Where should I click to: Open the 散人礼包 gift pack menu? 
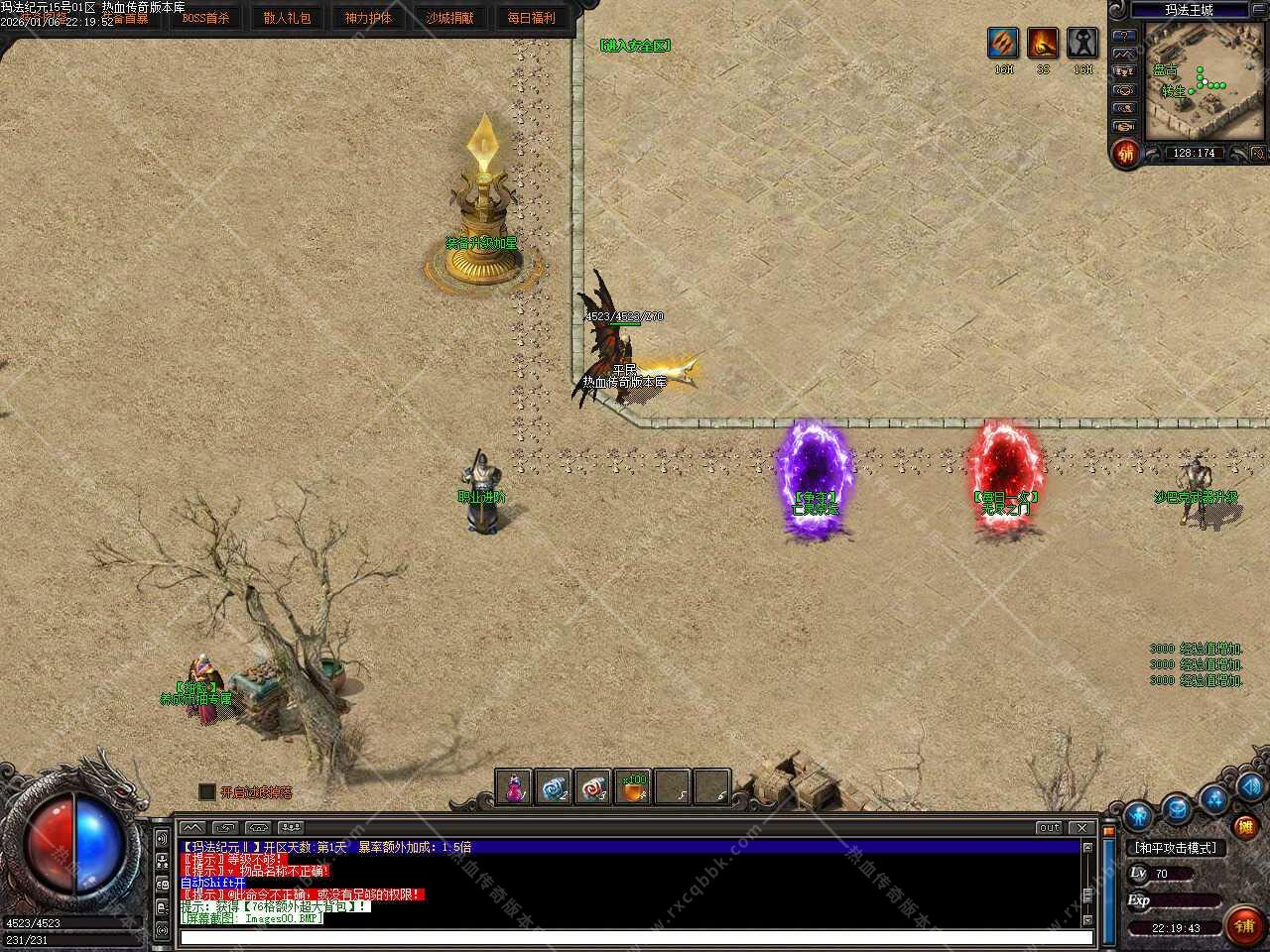point(287,18)
